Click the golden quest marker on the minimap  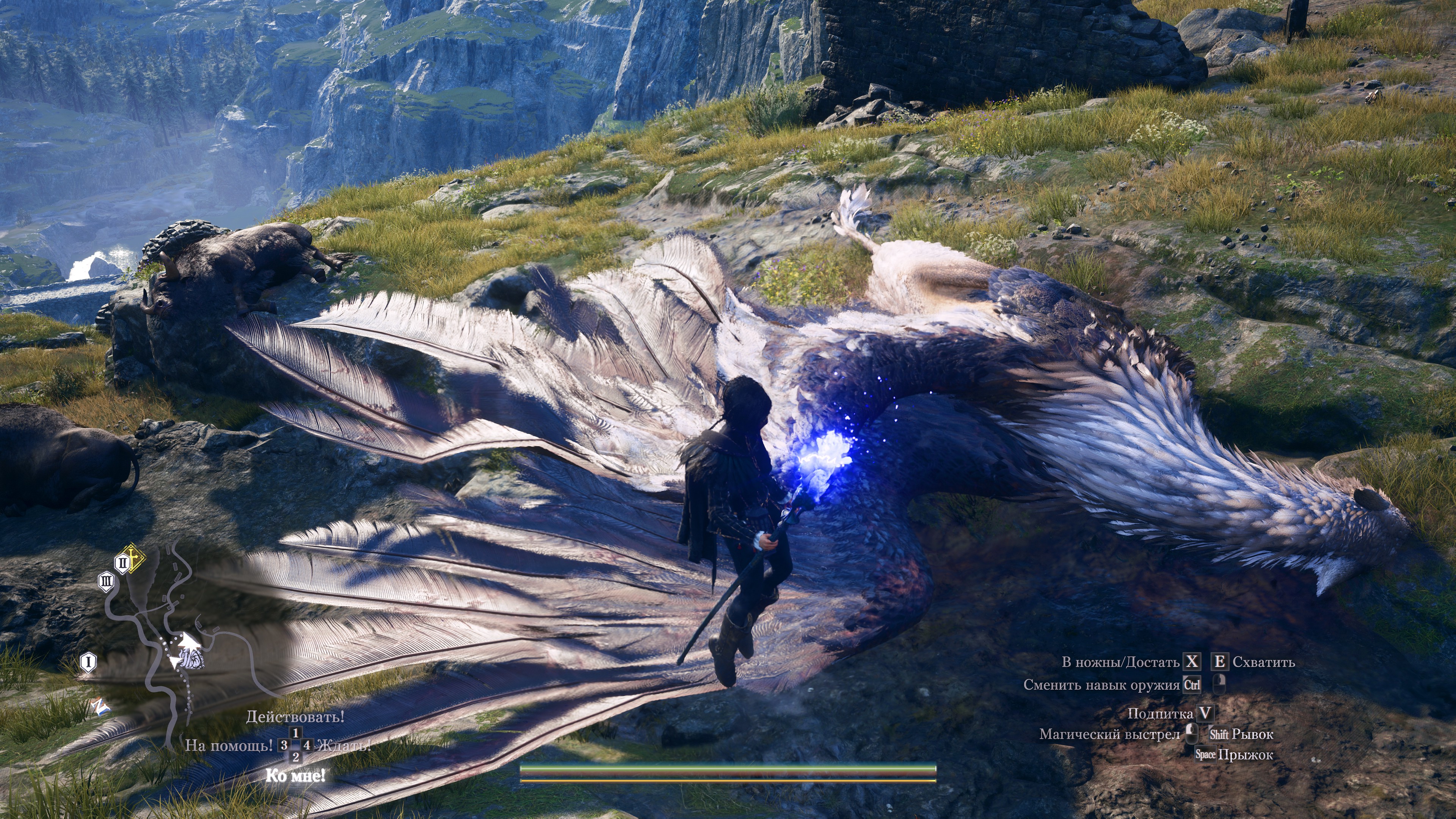coord(135,558)
